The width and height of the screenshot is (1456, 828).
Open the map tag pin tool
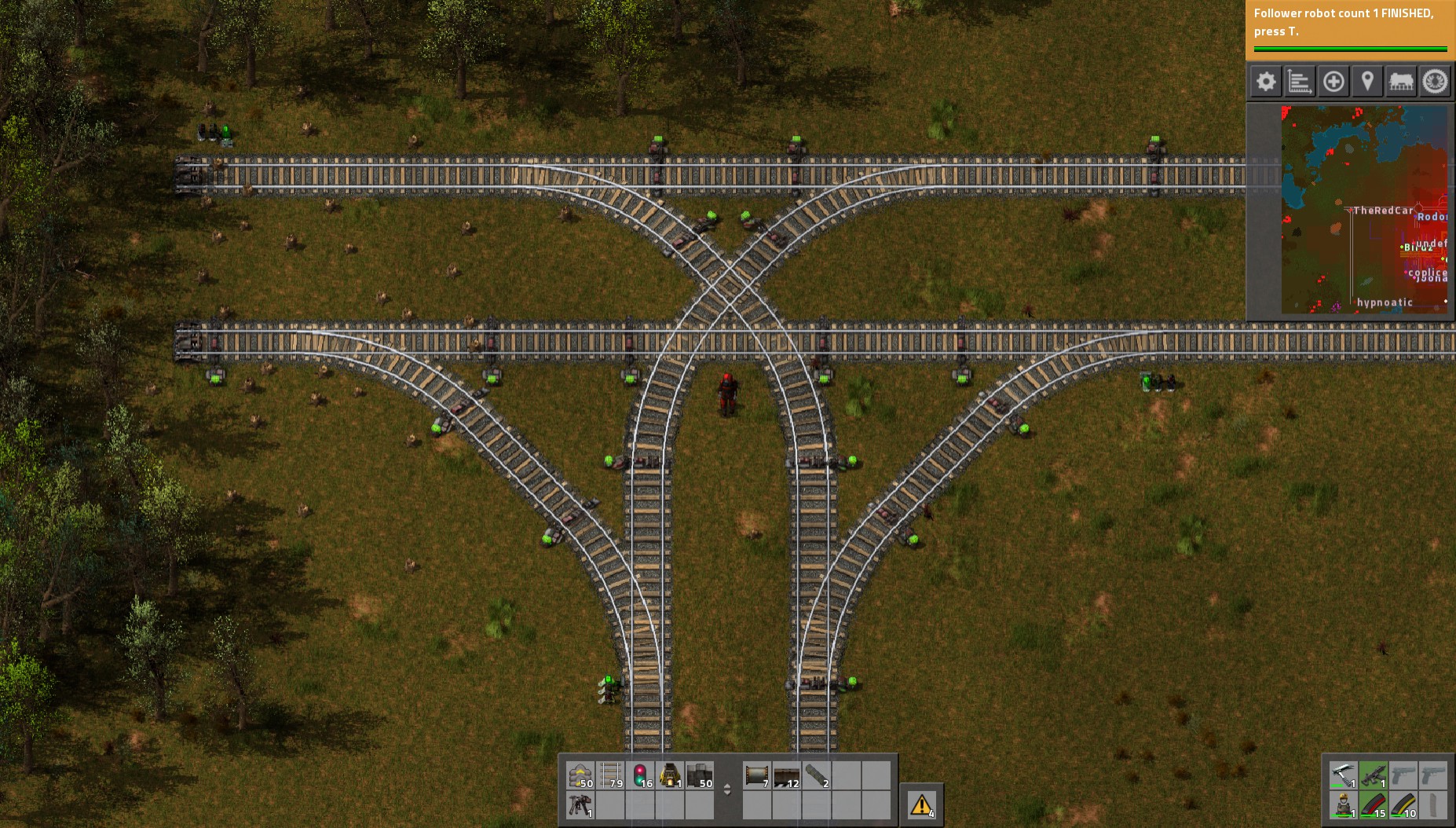[1366, 81]
